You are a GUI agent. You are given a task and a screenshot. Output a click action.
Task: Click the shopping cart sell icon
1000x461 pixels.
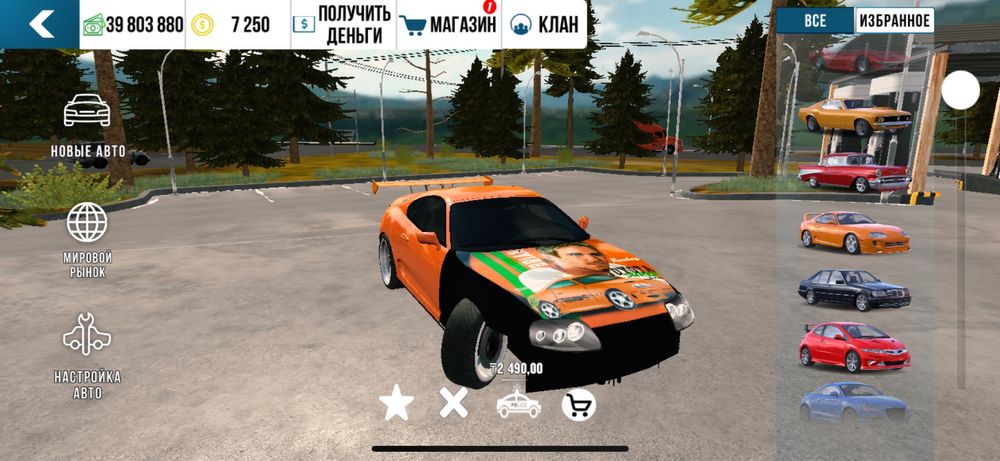coord(579,404)
